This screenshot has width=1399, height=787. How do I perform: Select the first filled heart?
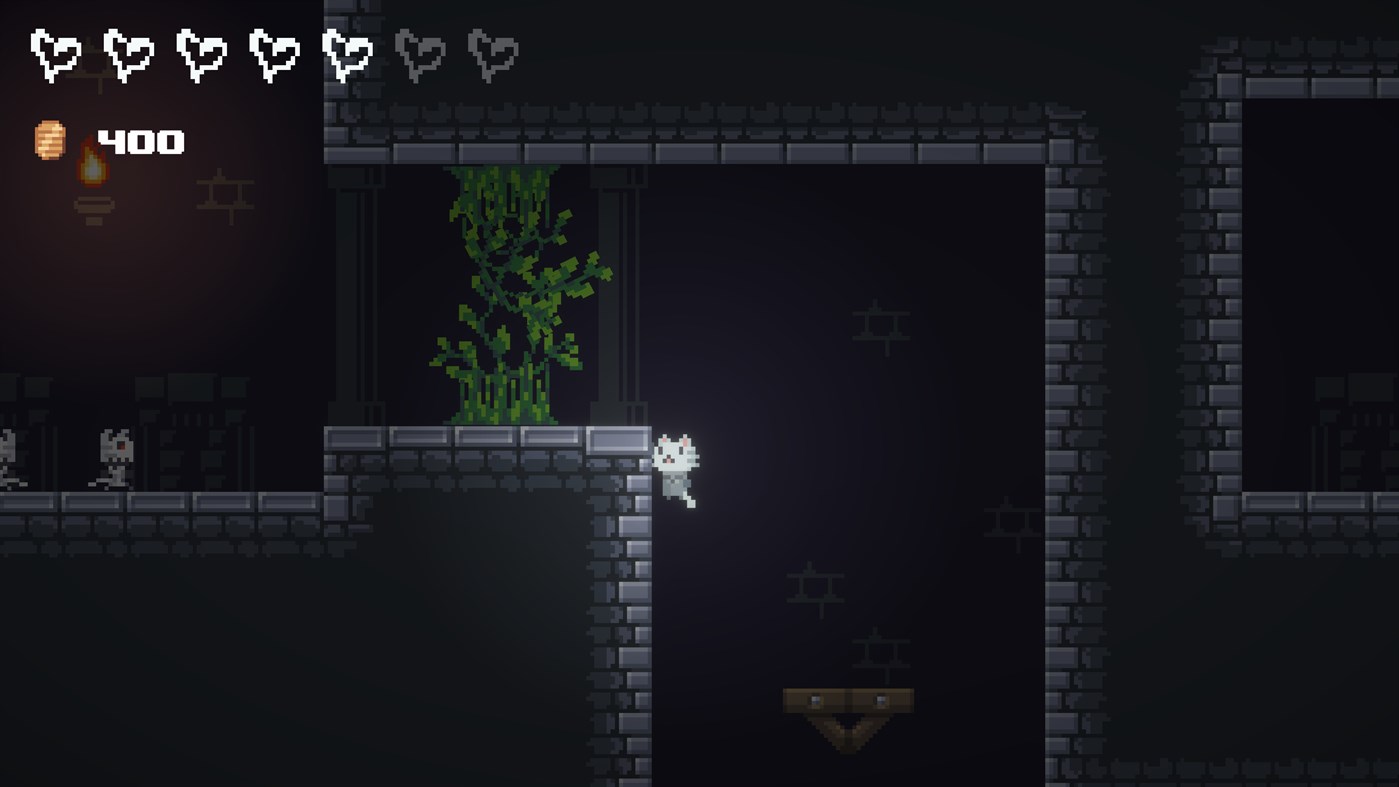pyautogui.click(x=55, y=55)
